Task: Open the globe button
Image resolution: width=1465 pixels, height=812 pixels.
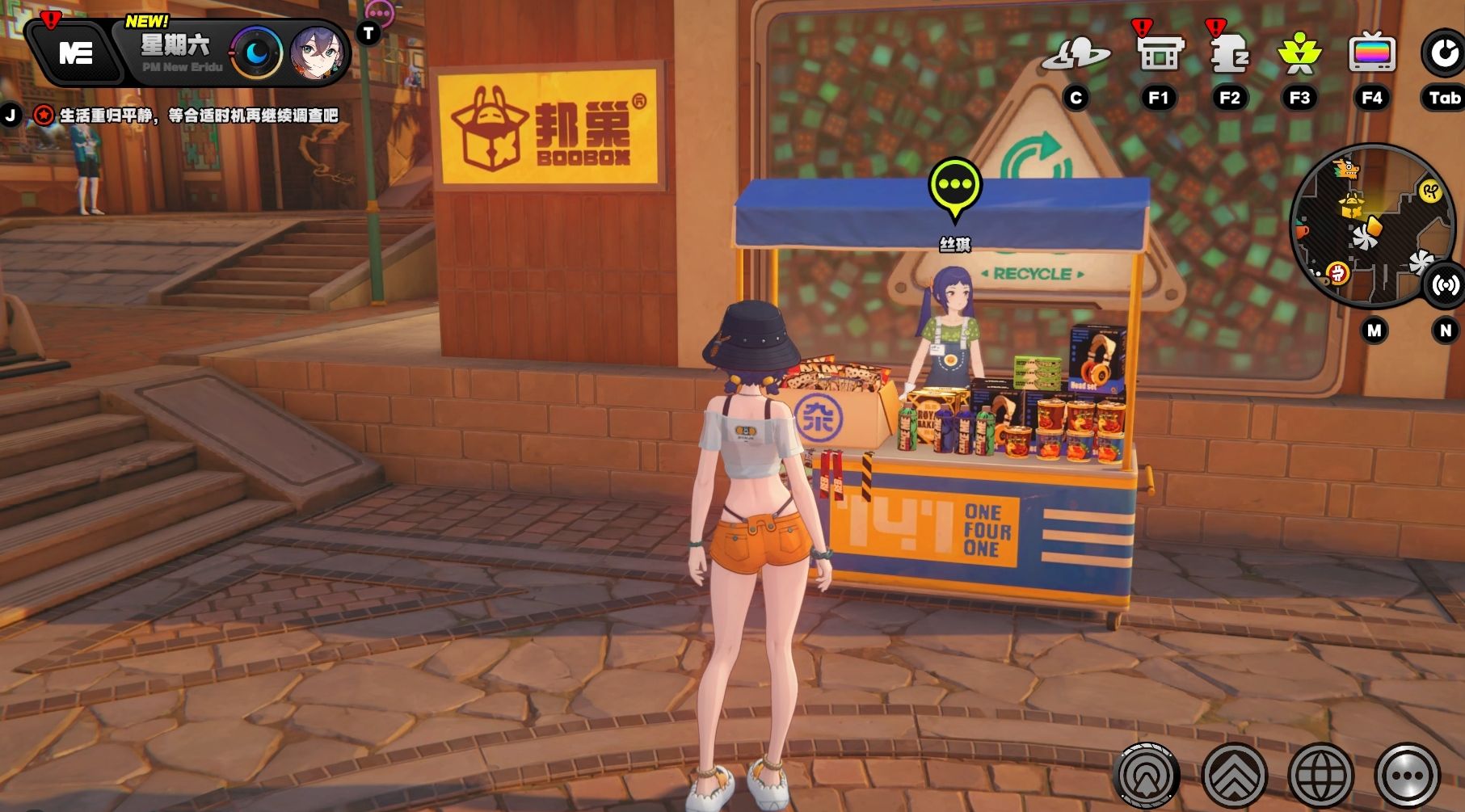Action: point(1321,776)
